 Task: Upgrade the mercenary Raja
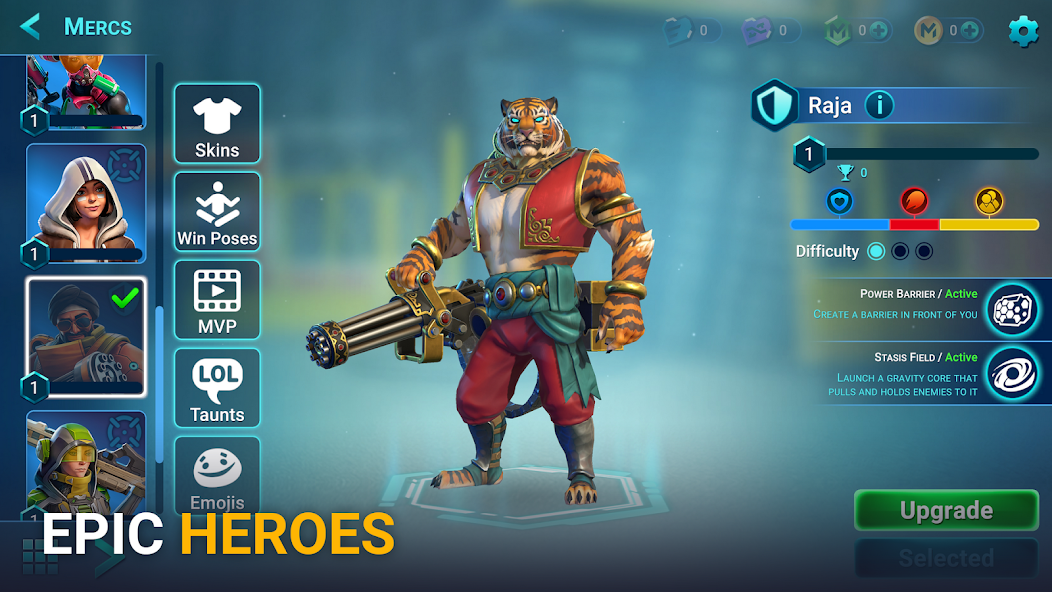[x=946, y=510]
